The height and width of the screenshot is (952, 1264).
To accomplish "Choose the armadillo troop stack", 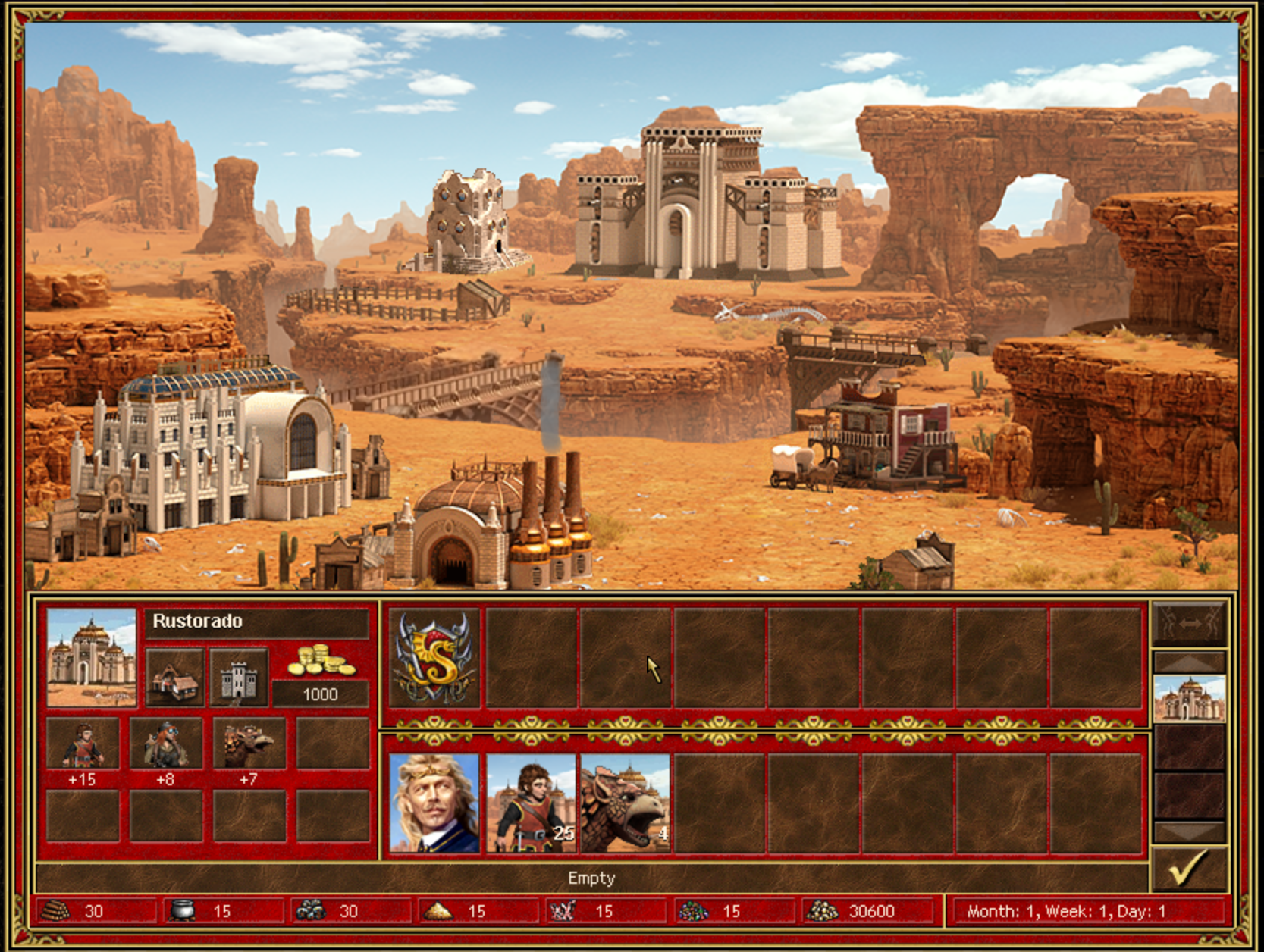I will pyautogui.click(x=626, y=803).
